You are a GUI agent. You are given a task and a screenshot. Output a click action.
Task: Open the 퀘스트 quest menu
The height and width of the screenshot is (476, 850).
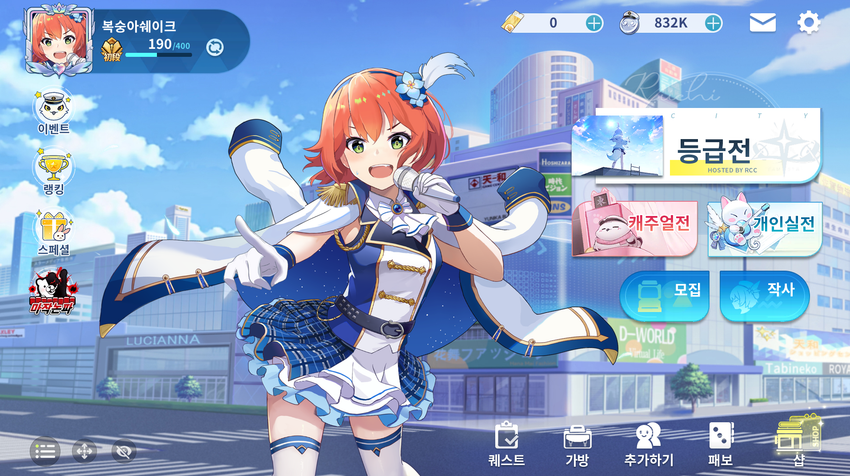tap(506, 444)
